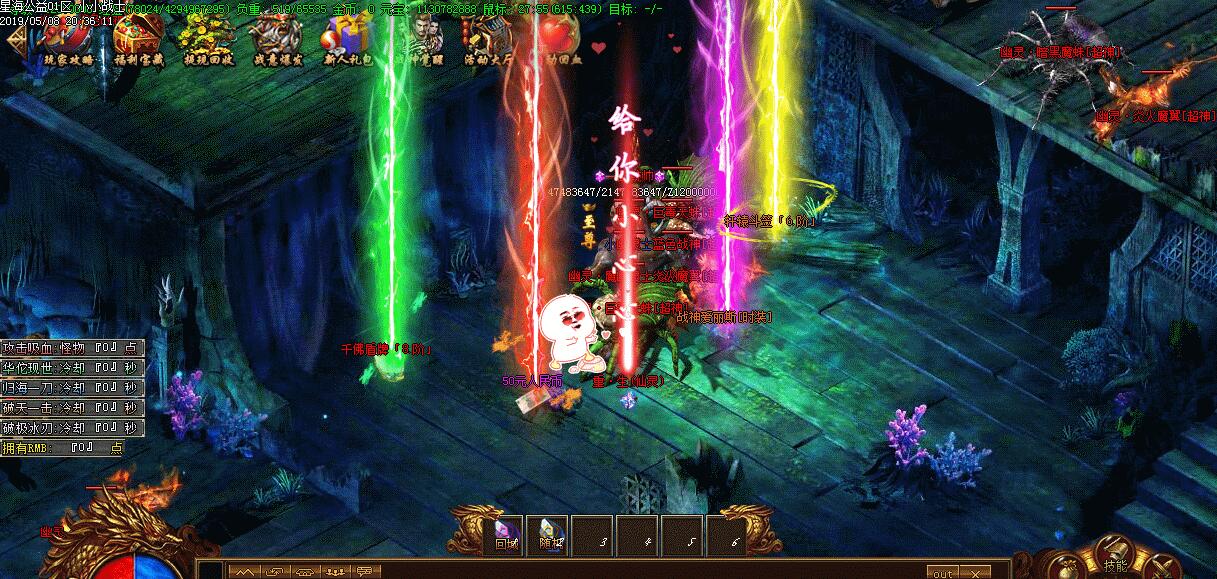
Task: Select the first chat channel zigzag icon
Action: tap(243, 571)
